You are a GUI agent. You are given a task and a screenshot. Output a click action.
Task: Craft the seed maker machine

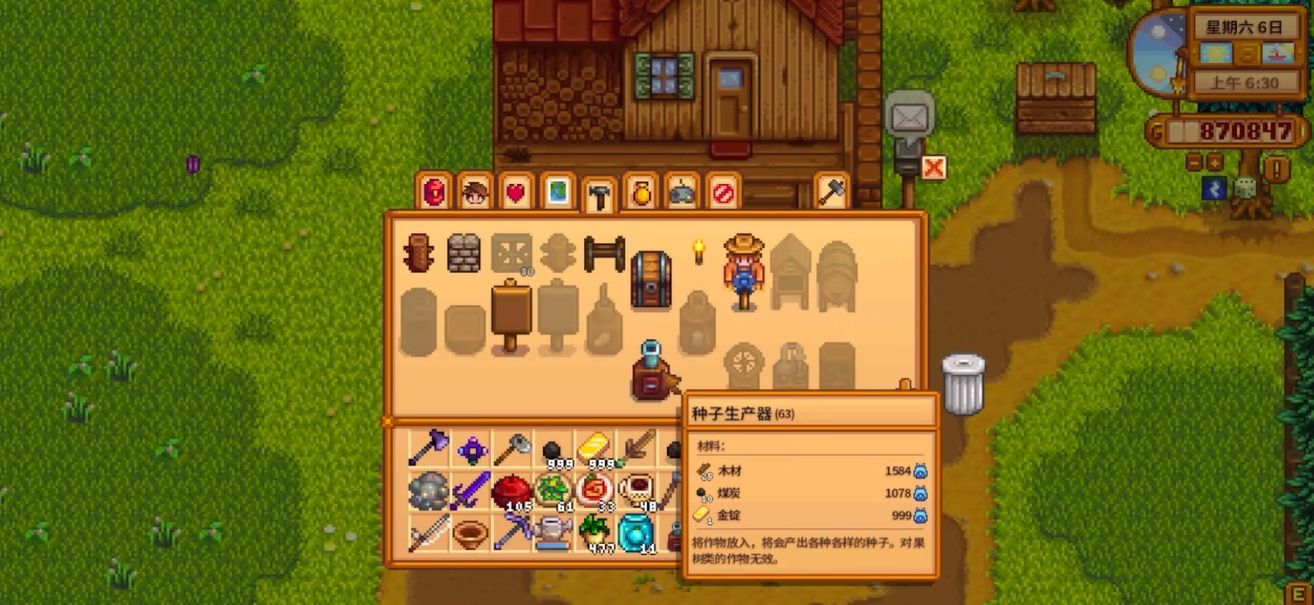coord(653,371)
